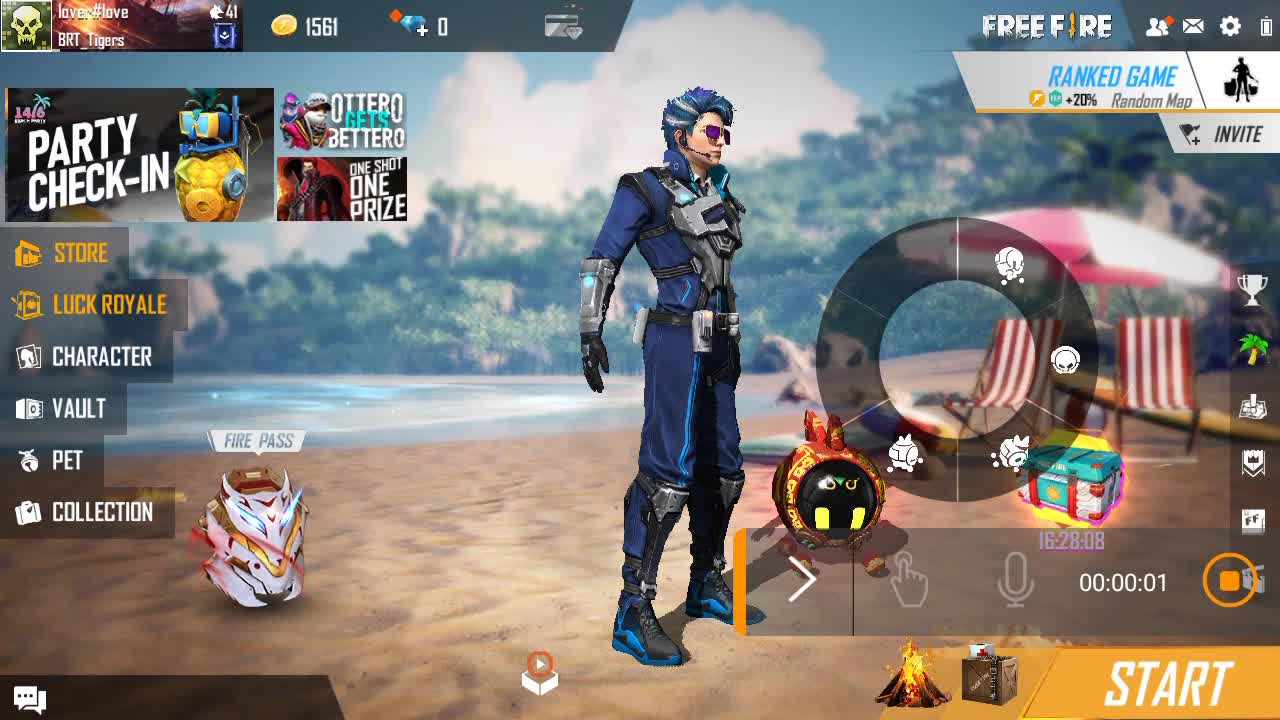The width and height of the screenshot is (1280, 720).
Task: Open the chat bubble icon
Action: coord(28,699)
